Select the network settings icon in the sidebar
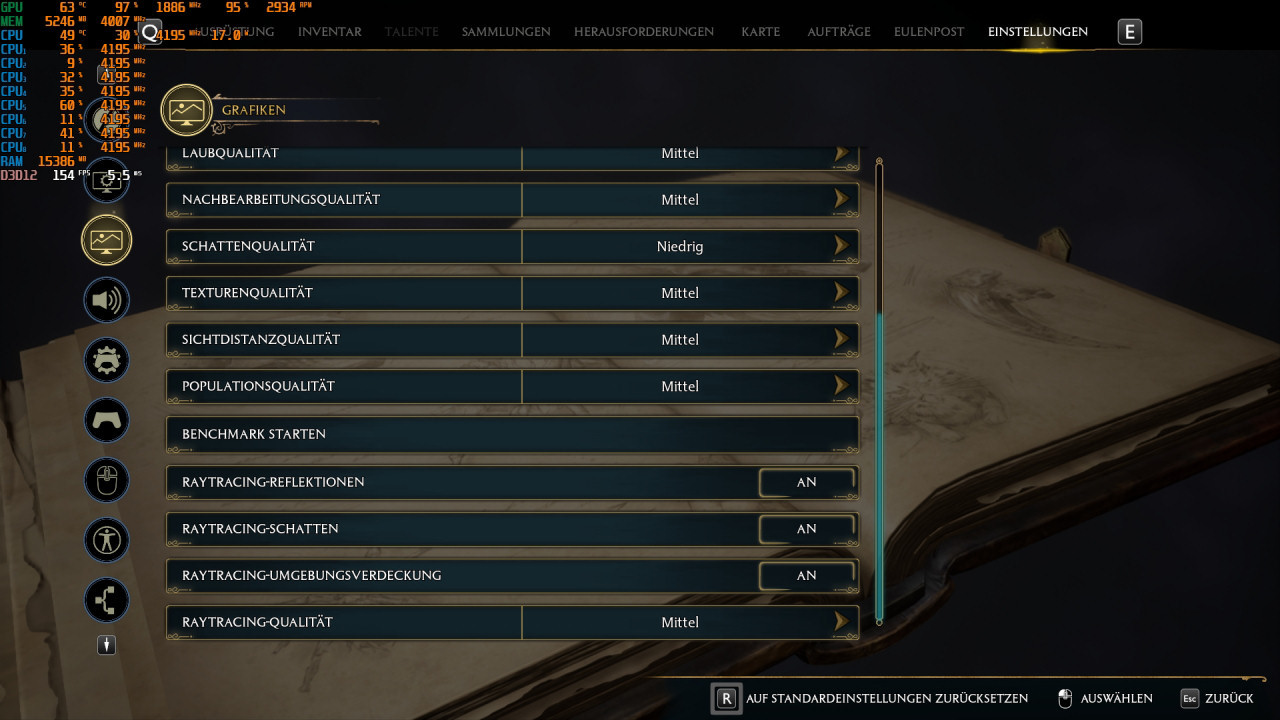 [x=106, y=600]
